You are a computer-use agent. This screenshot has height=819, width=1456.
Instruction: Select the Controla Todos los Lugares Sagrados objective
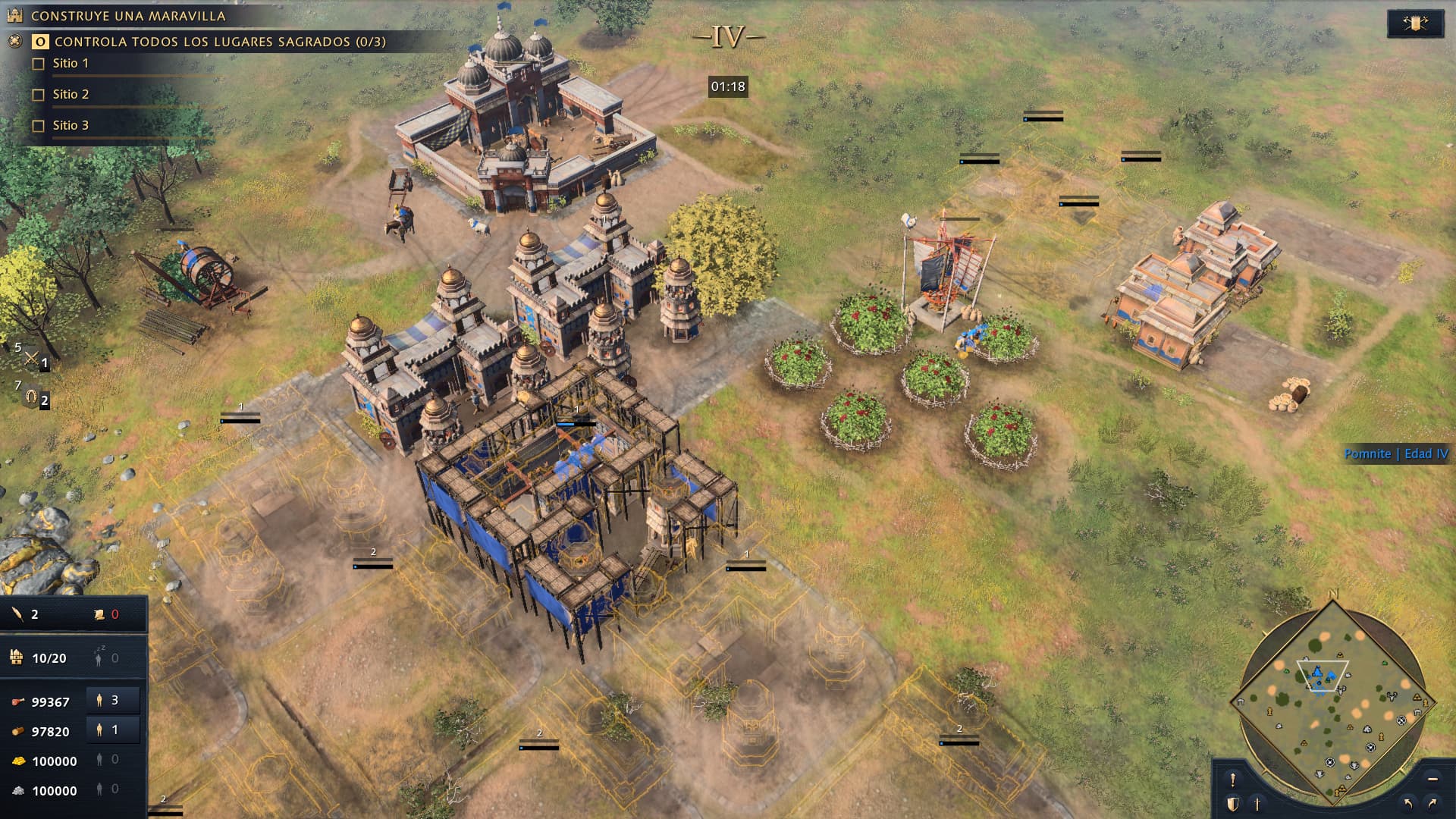coord(220,42)
